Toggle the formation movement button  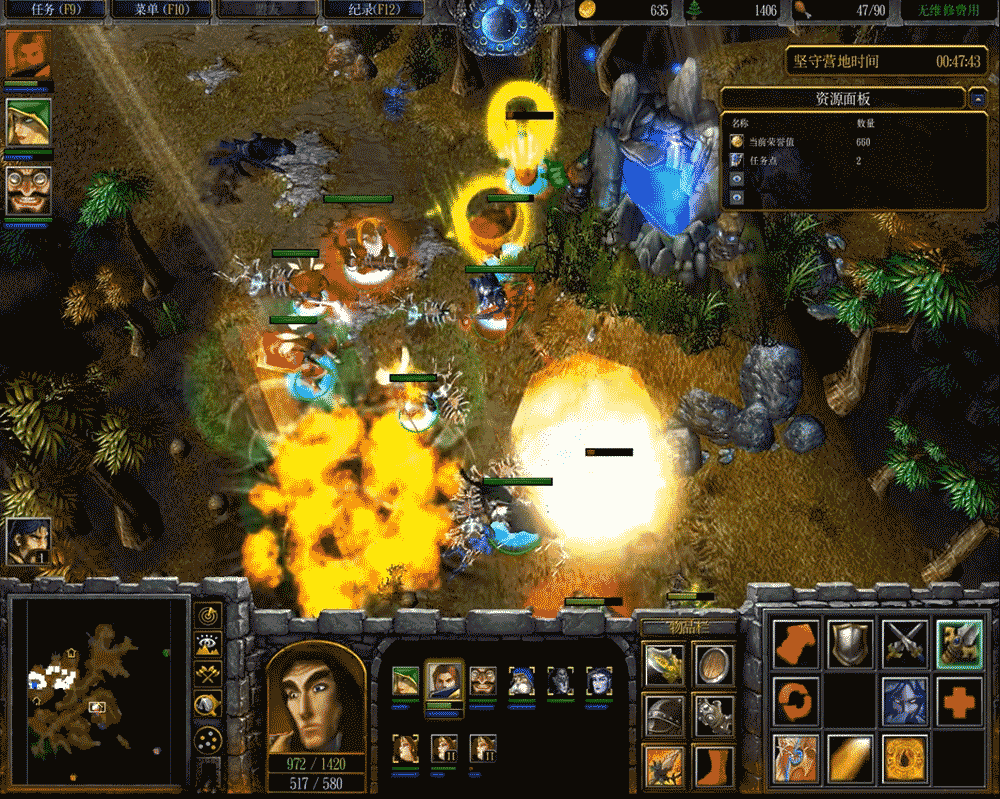pos(208,740)
